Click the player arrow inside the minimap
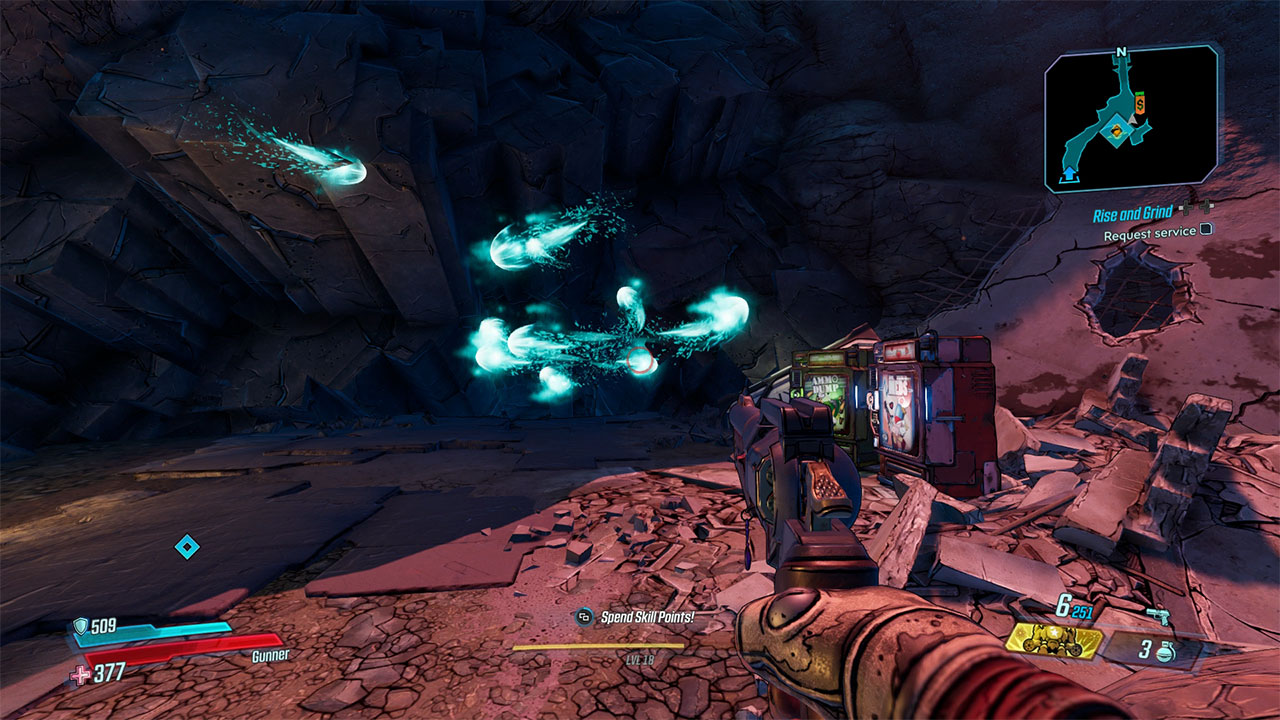 [1132, 120]
